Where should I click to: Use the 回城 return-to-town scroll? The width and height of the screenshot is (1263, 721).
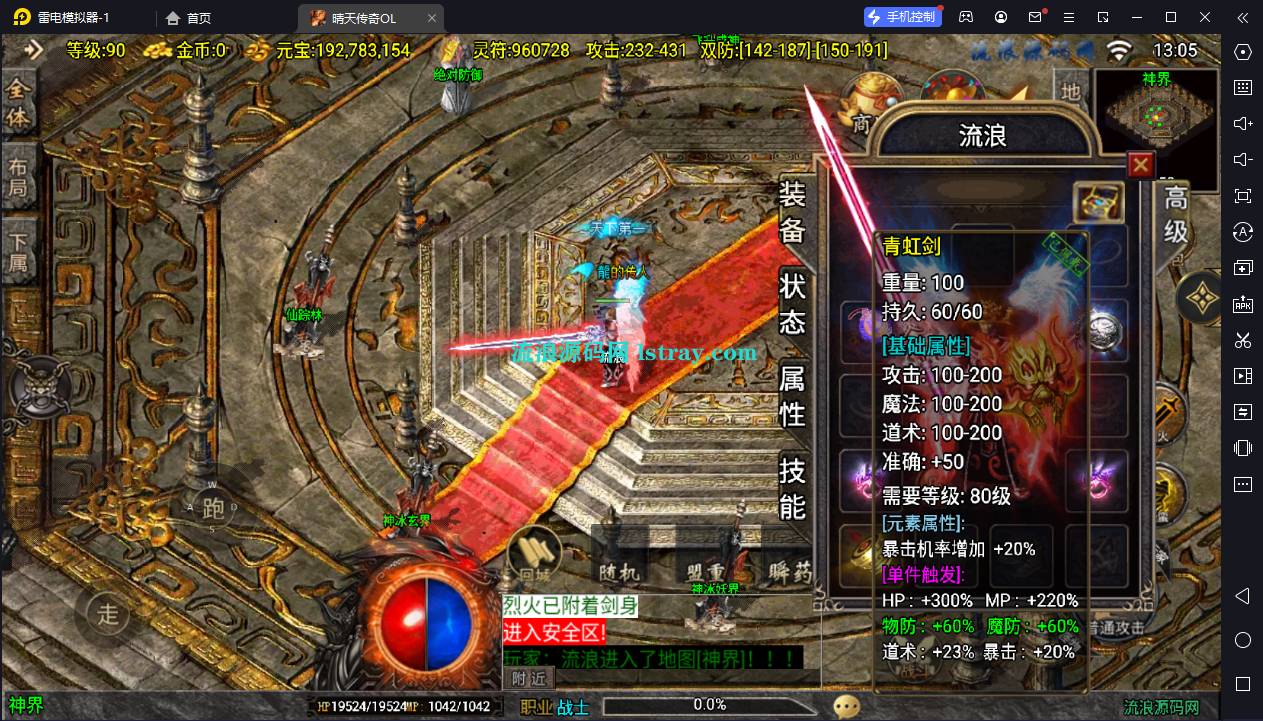(533, 555)
